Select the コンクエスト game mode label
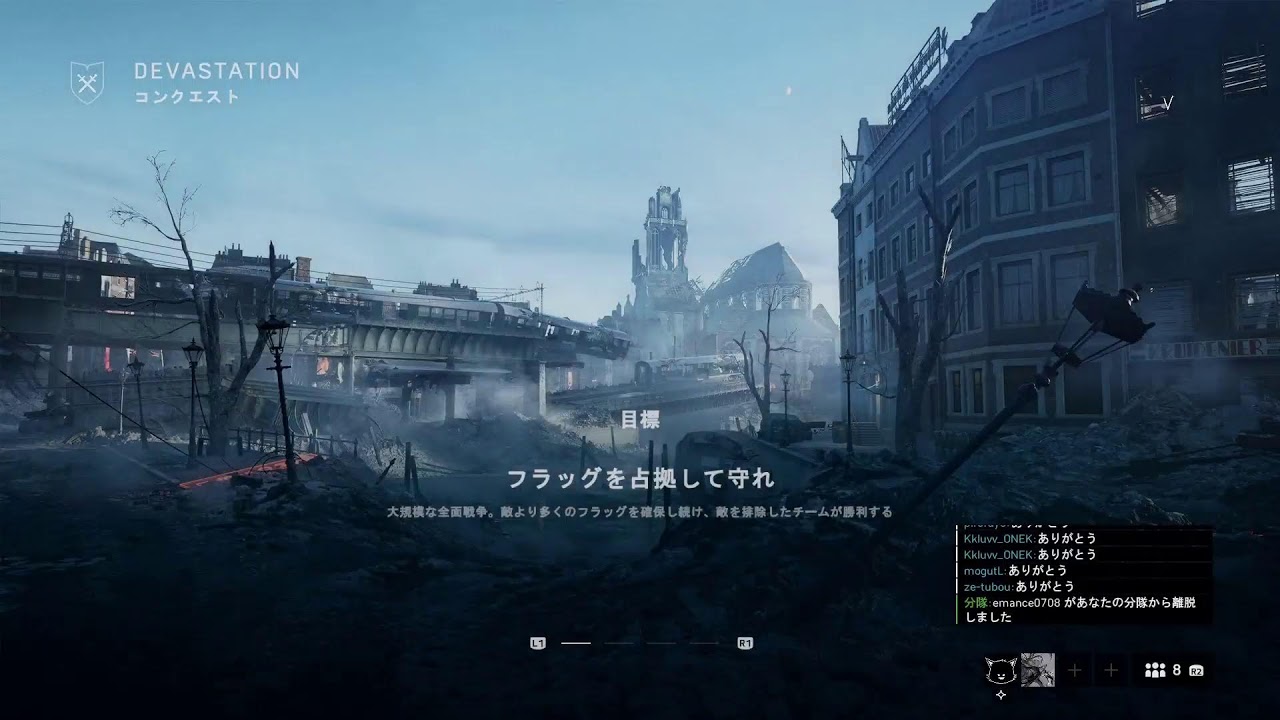This screenshot has width=1280, height=720. point(186,97)
